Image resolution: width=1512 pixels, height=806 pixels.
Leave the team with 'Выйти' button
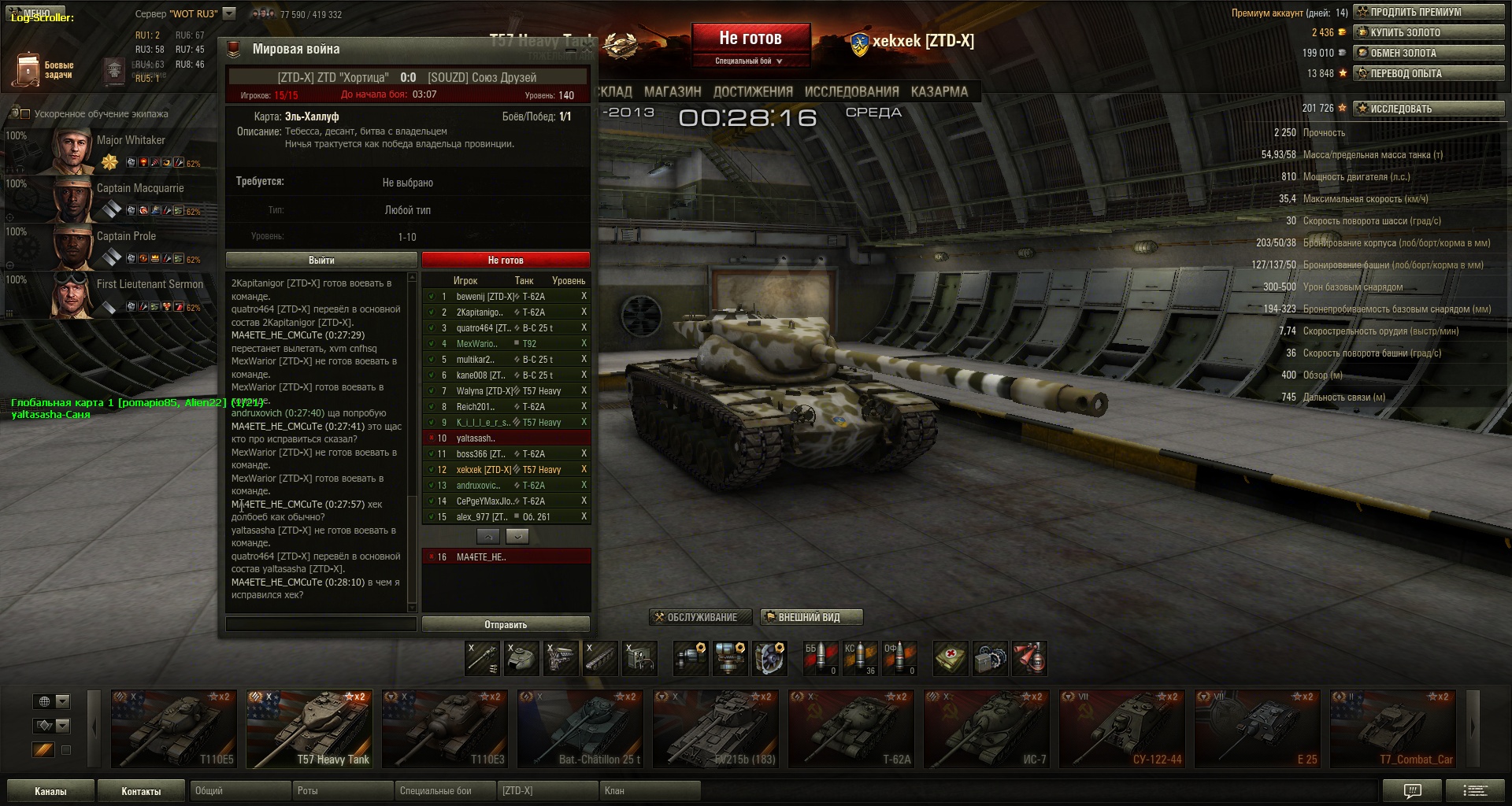[321, 261]
